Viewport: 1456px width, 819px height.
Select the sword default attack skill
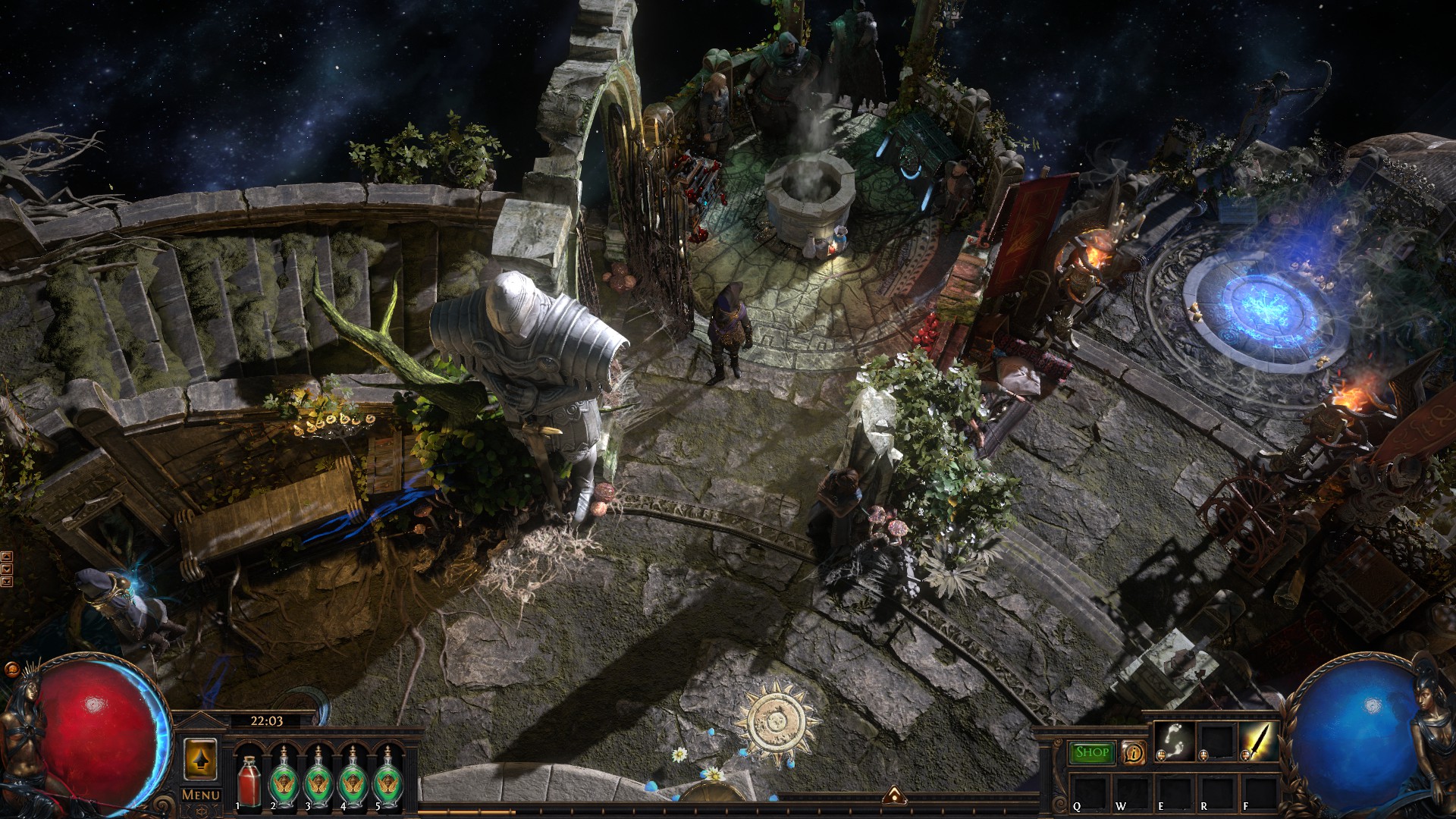pos(1258,741)
